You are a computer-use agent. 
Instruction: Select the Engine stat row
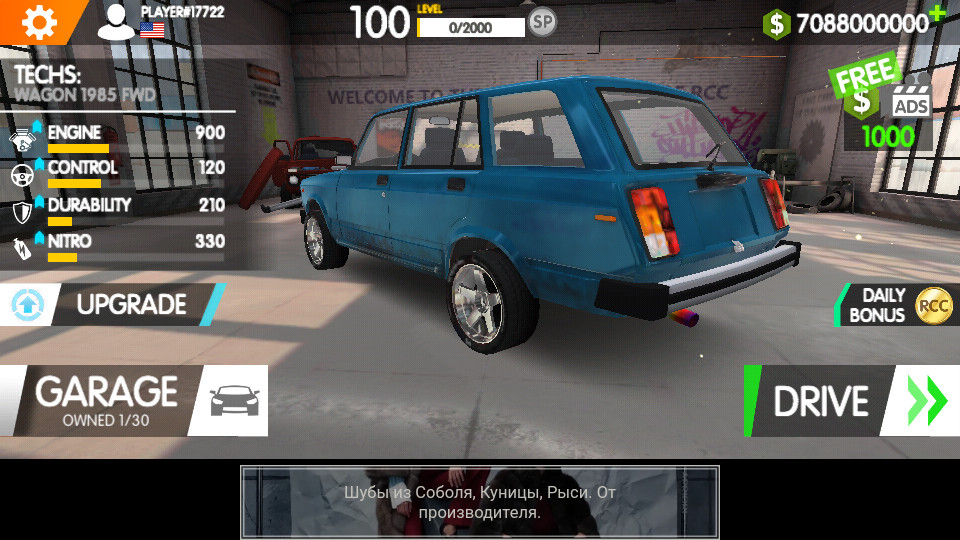[116, 138]
